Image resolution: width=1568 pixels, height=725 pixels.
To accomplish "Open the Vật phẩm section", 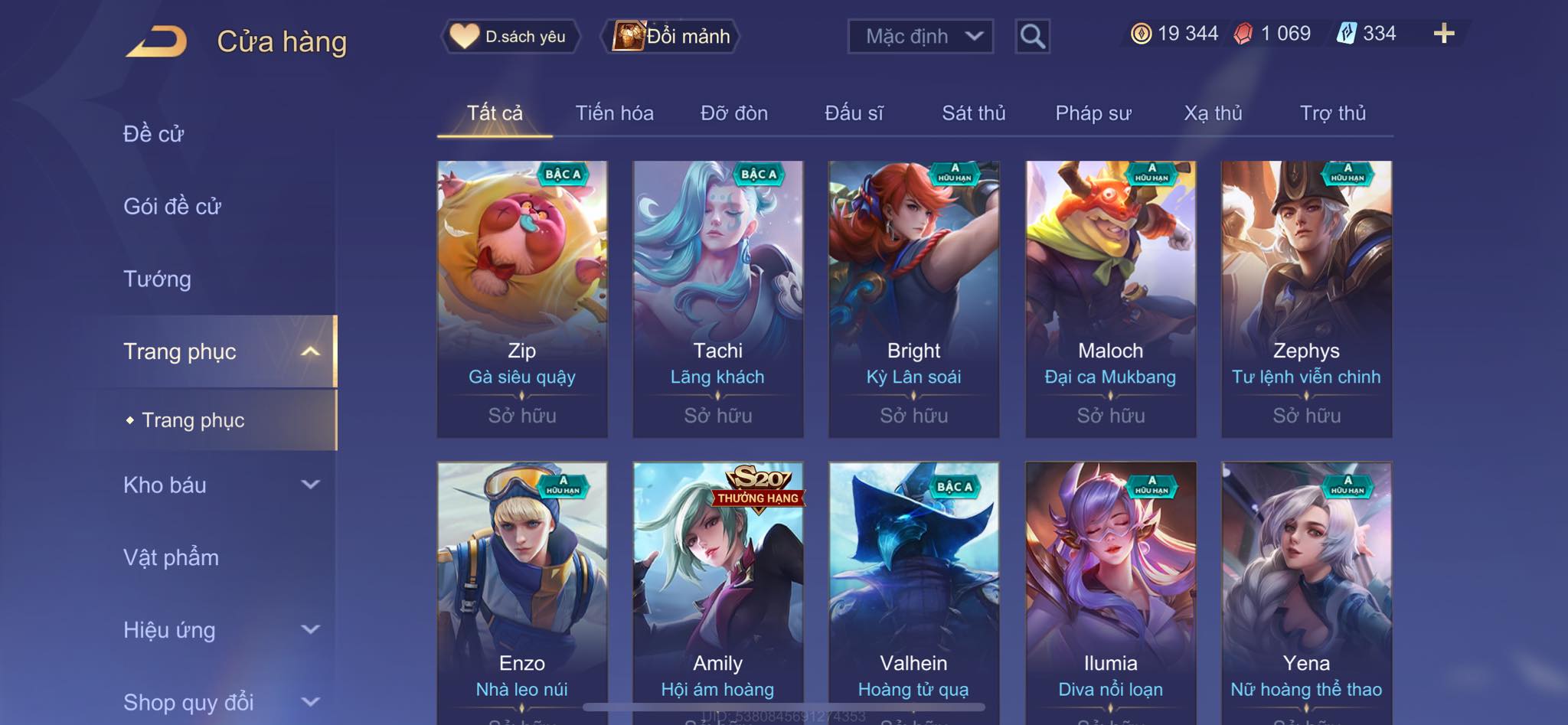I will [x=171, y=557].
